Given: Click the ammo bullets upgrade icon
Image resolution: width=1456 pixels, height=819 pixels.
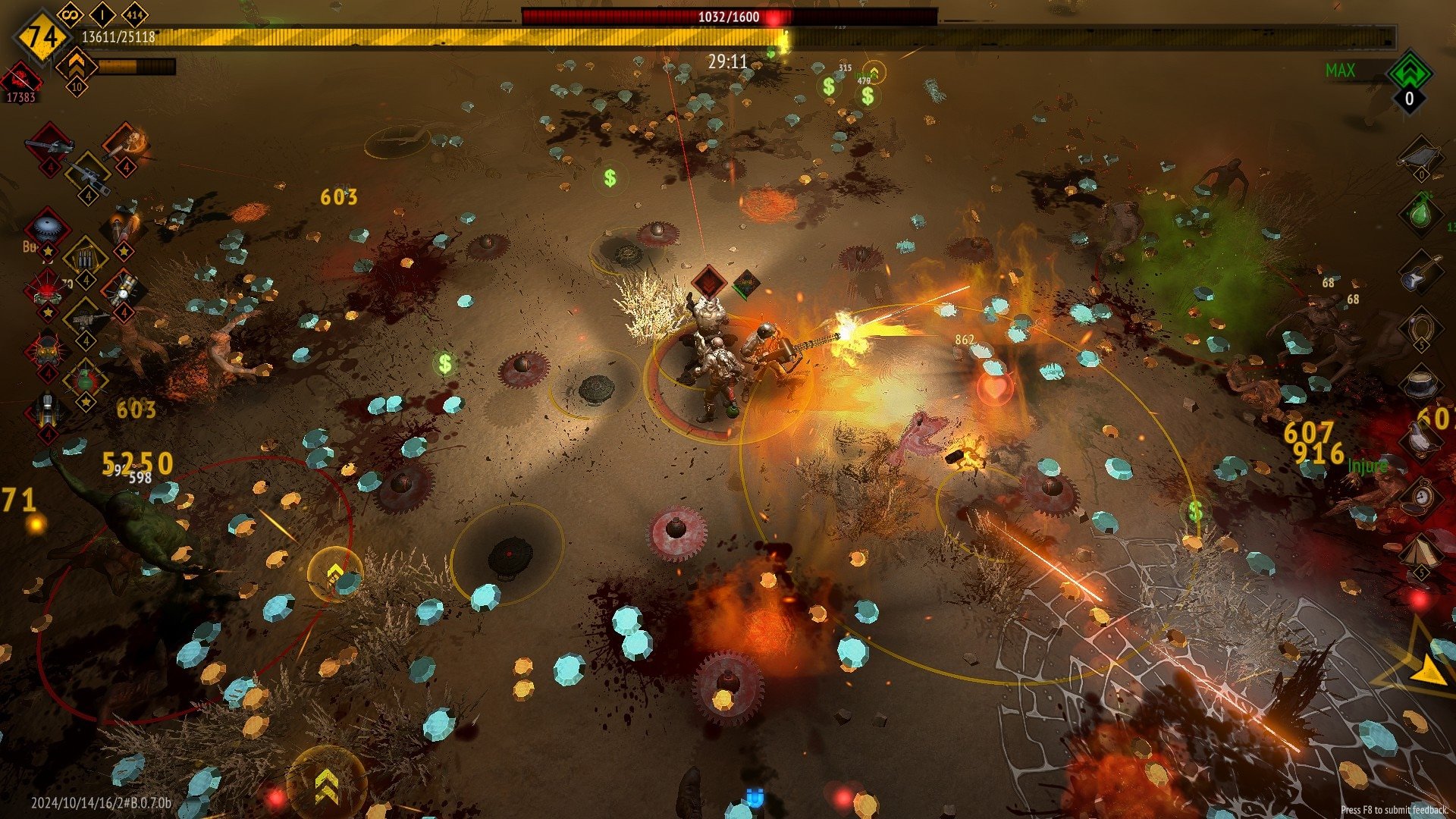Looking at the screenshot, I should click(86, 259).
